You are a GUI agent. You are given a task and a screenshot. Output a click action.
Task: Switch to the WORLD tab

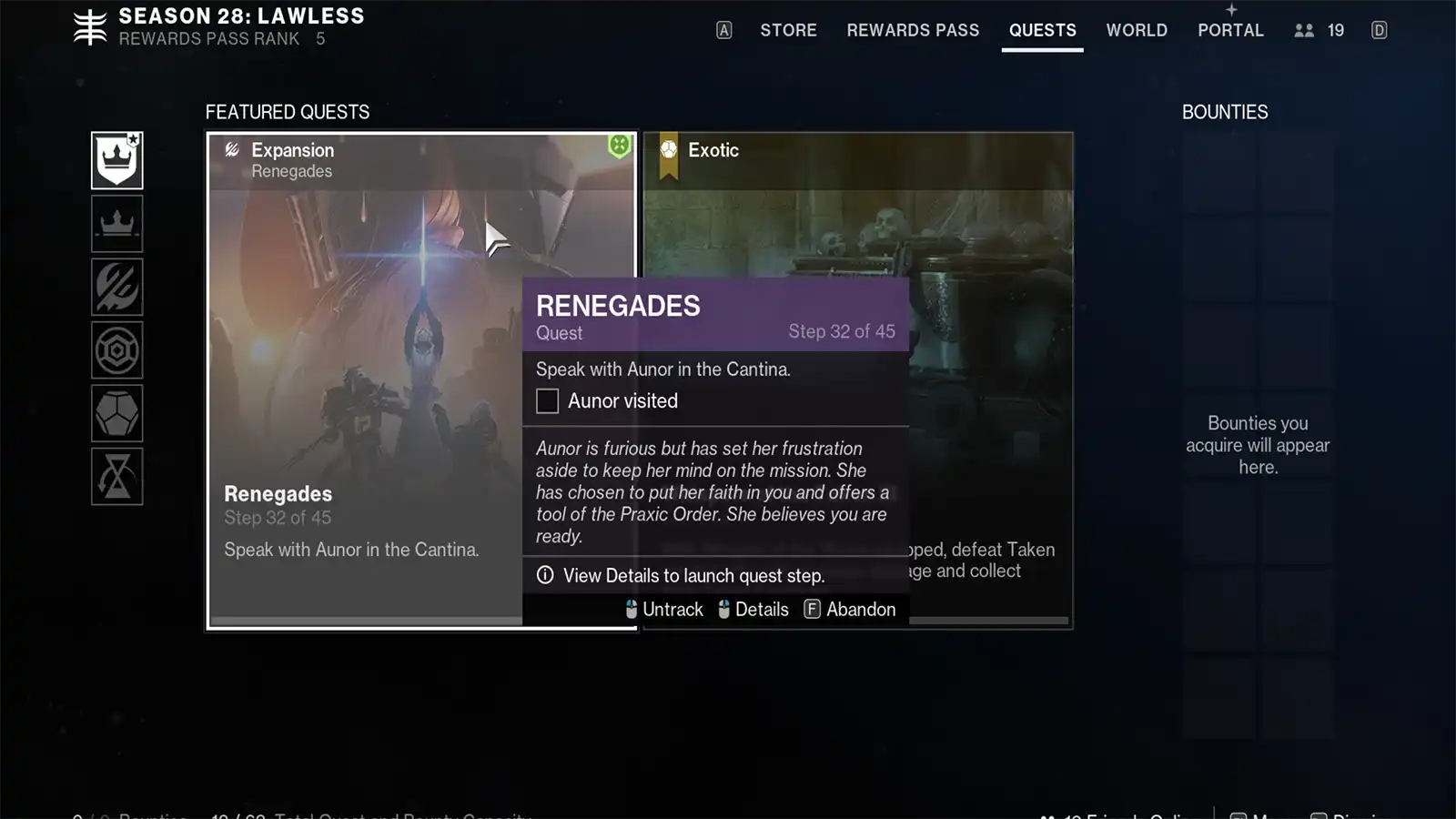pos(1137,30)
